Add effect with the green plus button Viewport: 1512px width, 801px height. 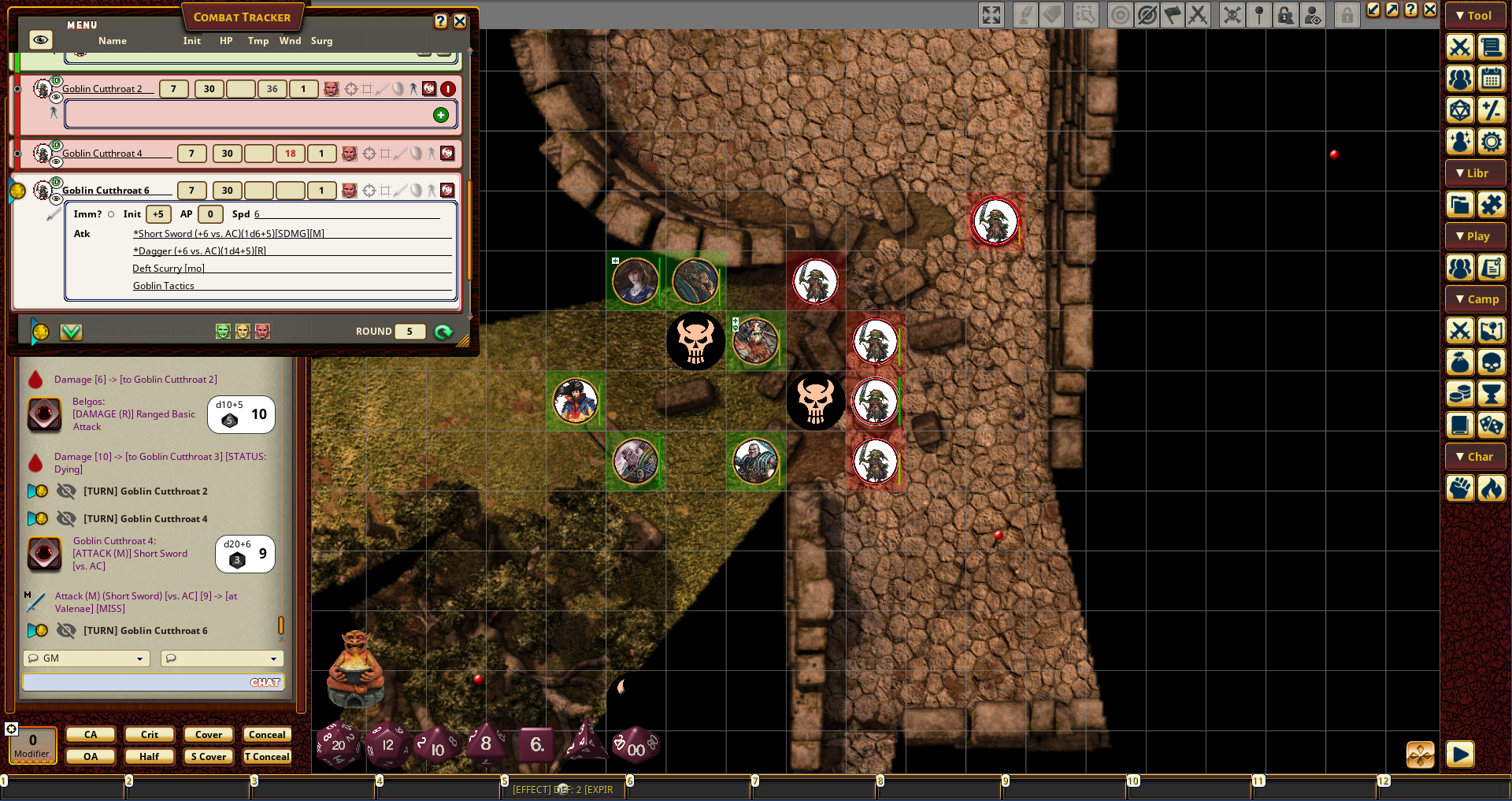(x=441, y=116)
